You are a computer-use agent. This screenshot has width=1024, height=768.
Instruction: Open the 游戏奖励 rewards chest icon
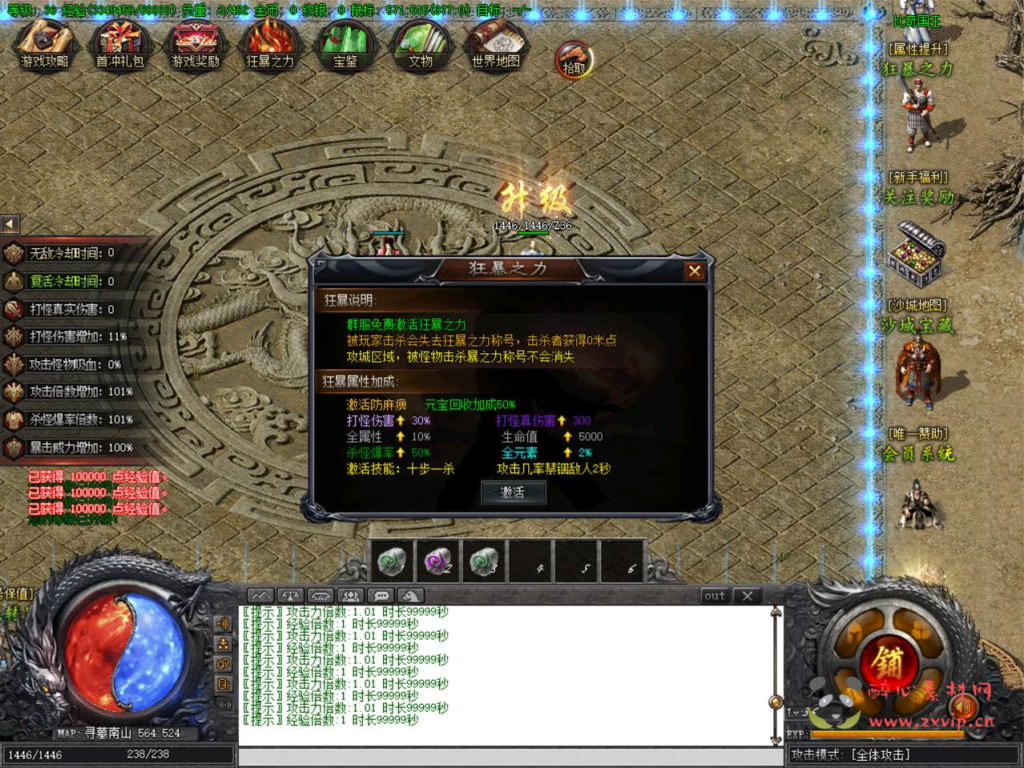[x=196, y=44]
